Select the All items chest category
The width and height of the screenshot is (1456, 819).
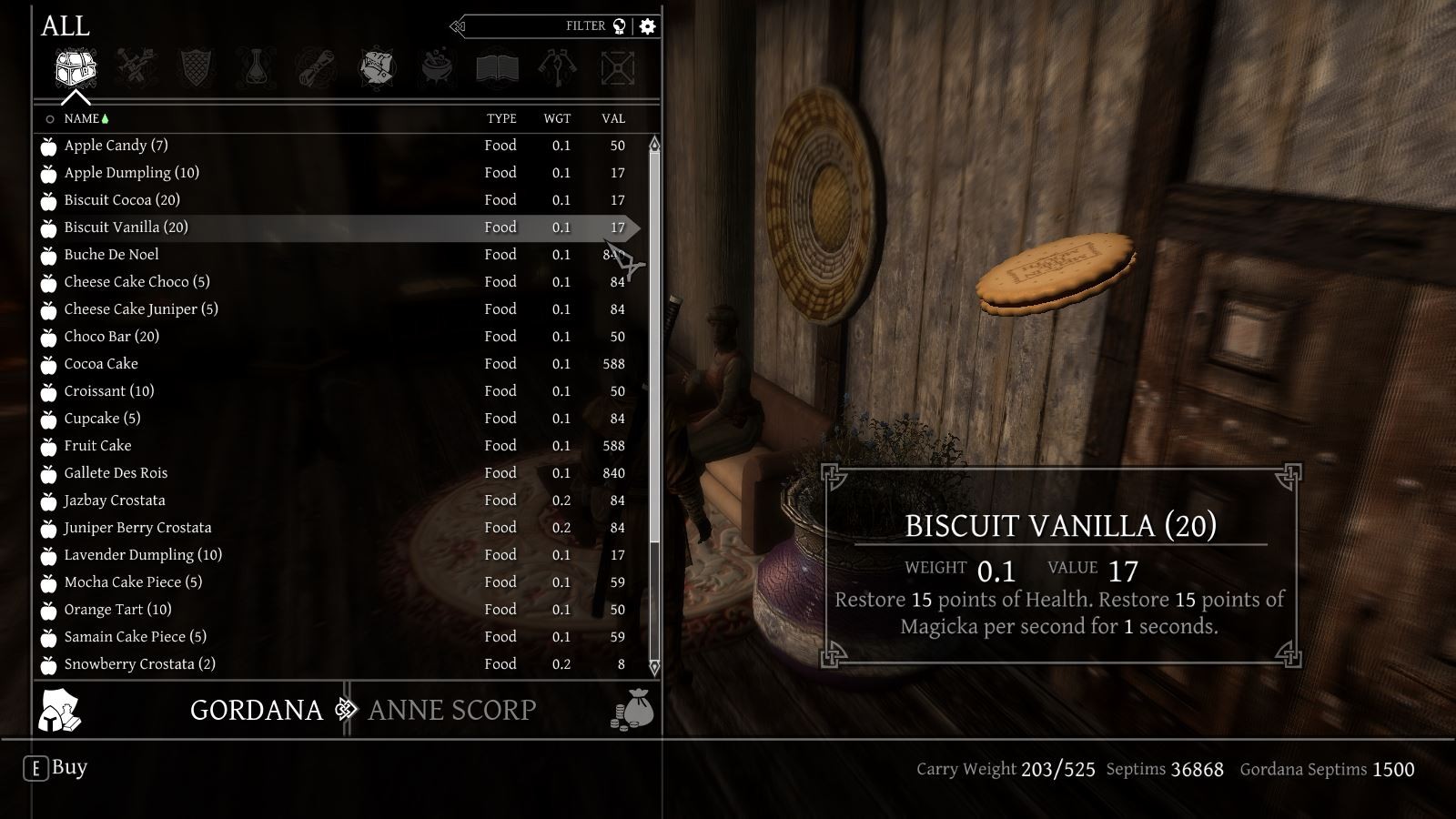[76, 69]
